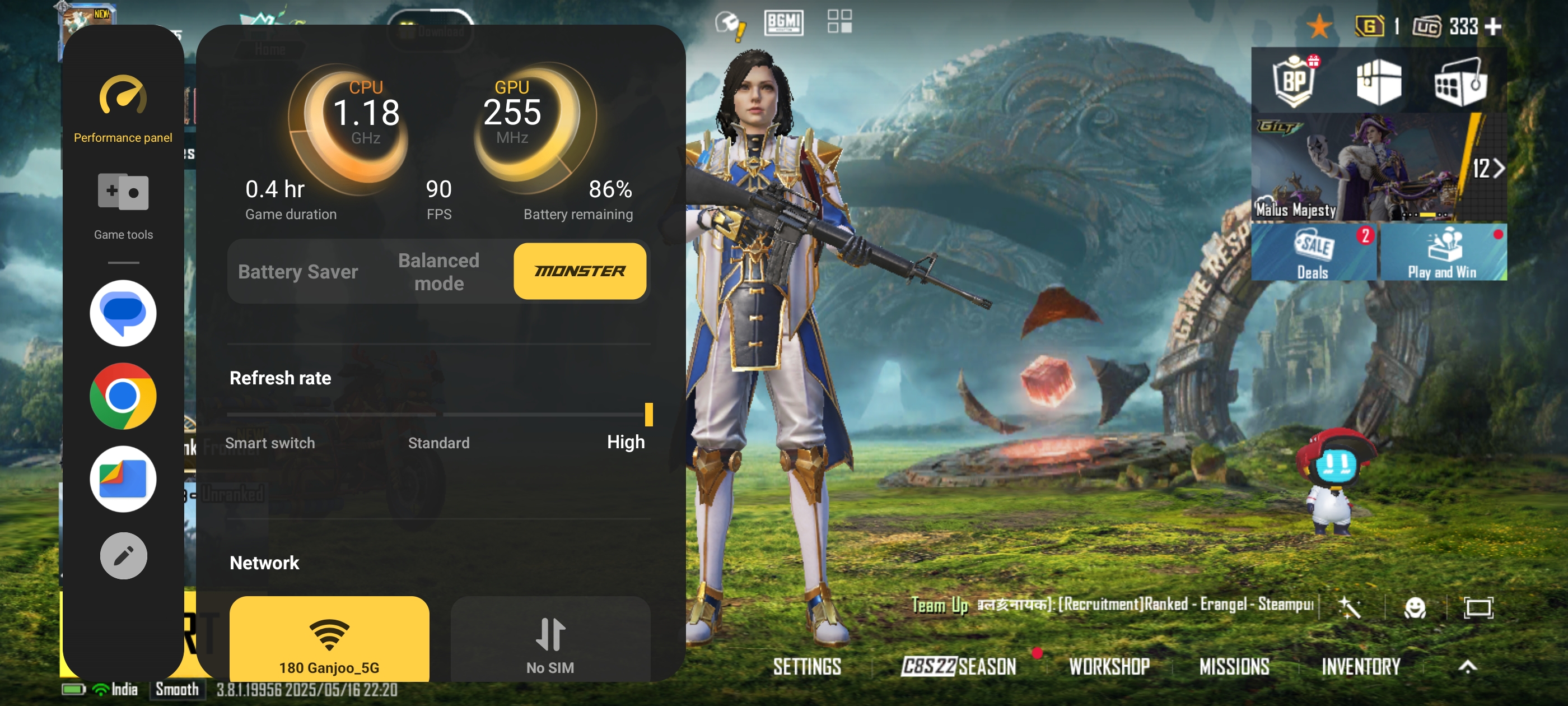Viewport: 1568px width, 706px height.
Task: Set refresh rate to Smart switch
Action: click(x=270, y=442)
